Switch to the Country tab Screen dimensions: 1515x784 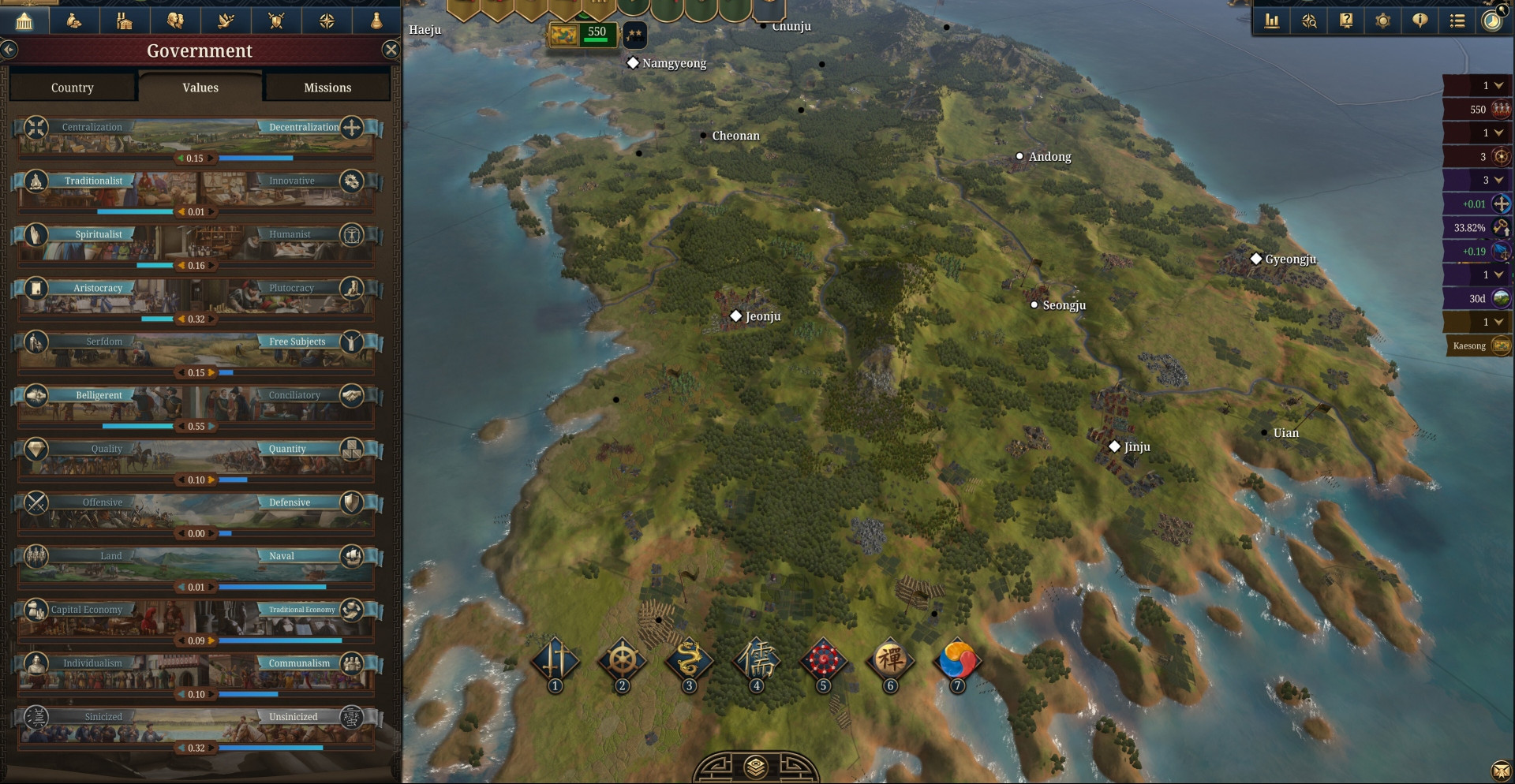tap(73, 88)
